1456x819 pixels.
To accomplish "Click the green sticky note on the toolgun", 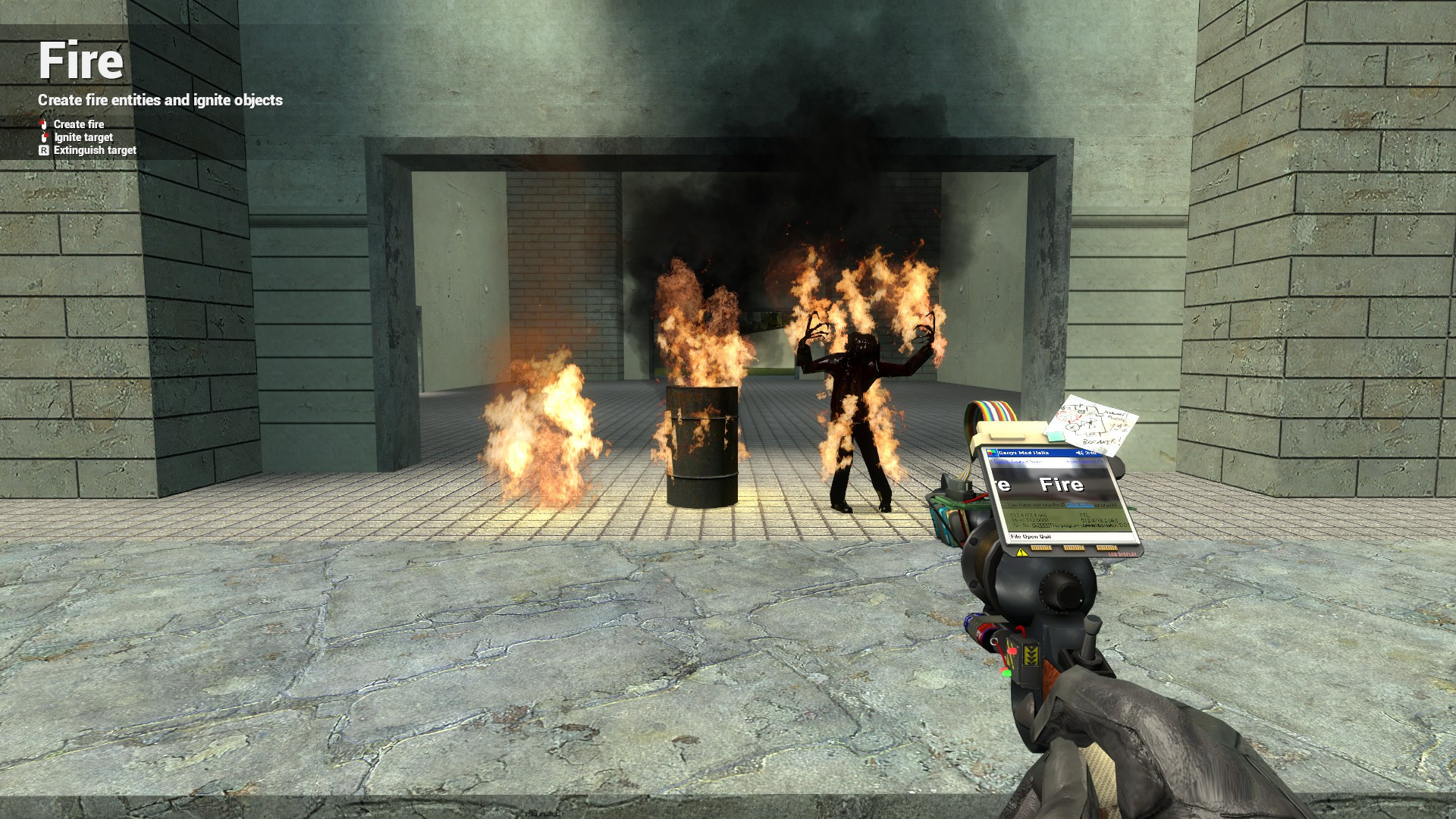I will 1056,436.
